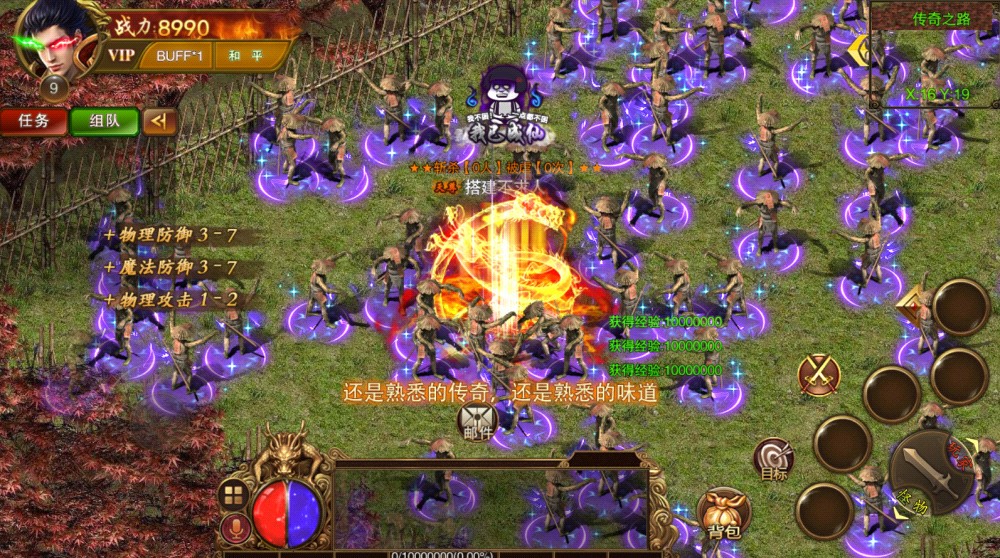Open the 任务 quest tab
The width and height of the screenshot is (1000, 558).
(34, 121)
